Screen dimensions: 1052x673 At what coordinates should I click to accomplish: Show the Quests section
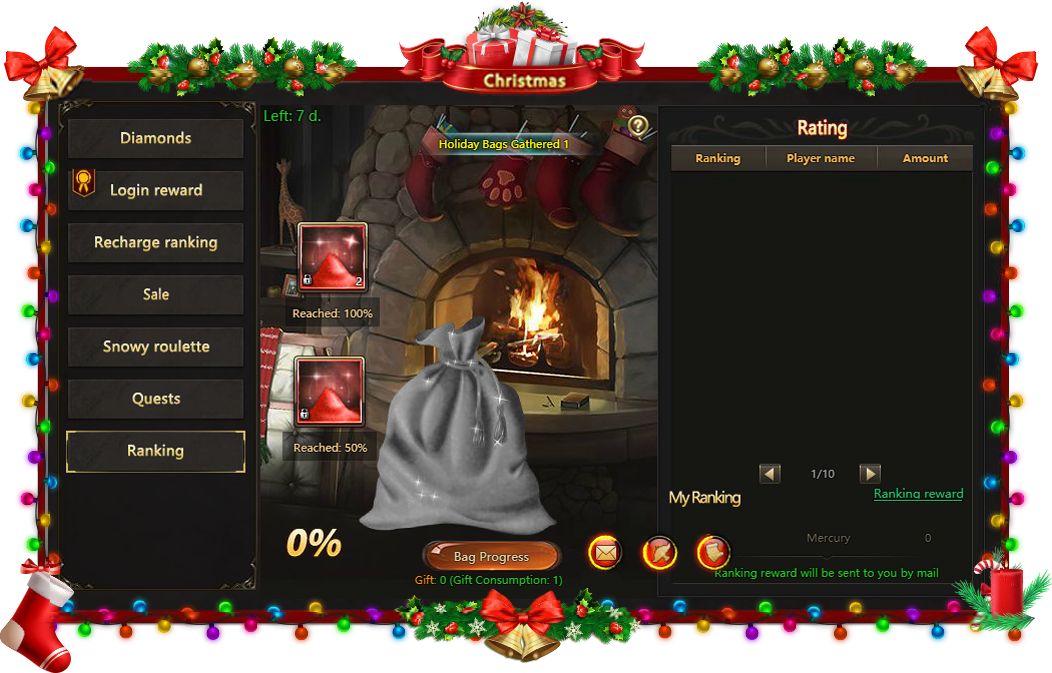coord(155,398)
